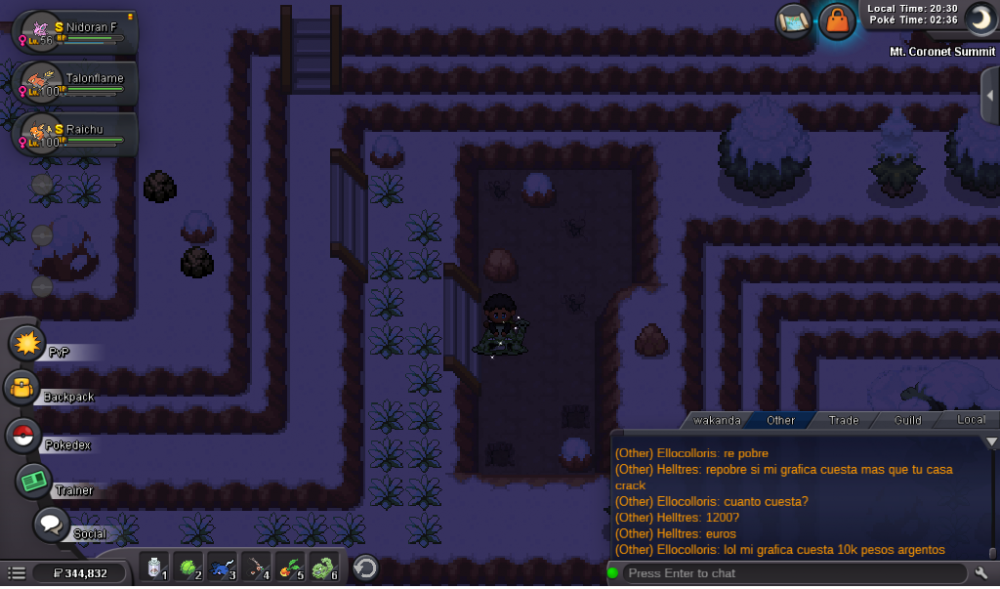The width and height of the screenshot is (1000, 589).
Task: Switch to the wakanda chat tab
Action: point(717,420)
